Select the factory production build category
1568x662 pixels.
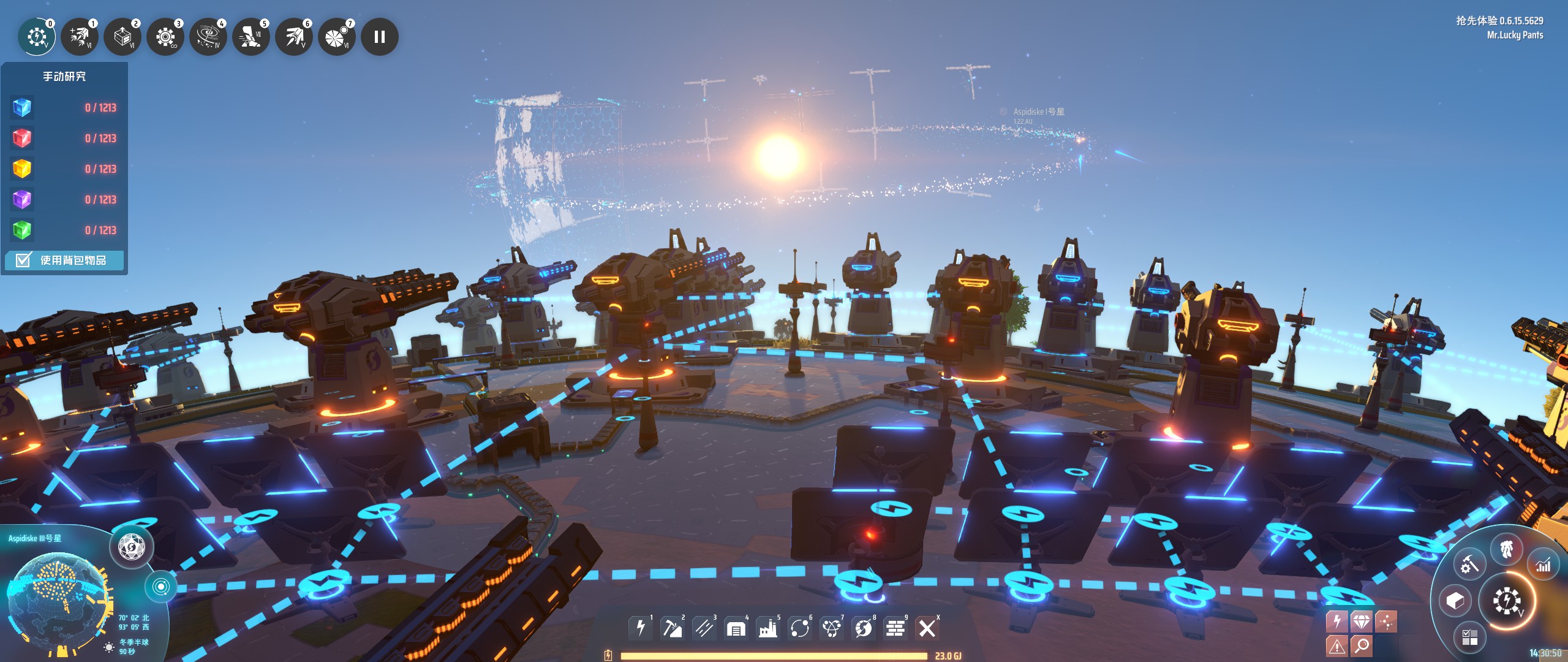(768, 628)
